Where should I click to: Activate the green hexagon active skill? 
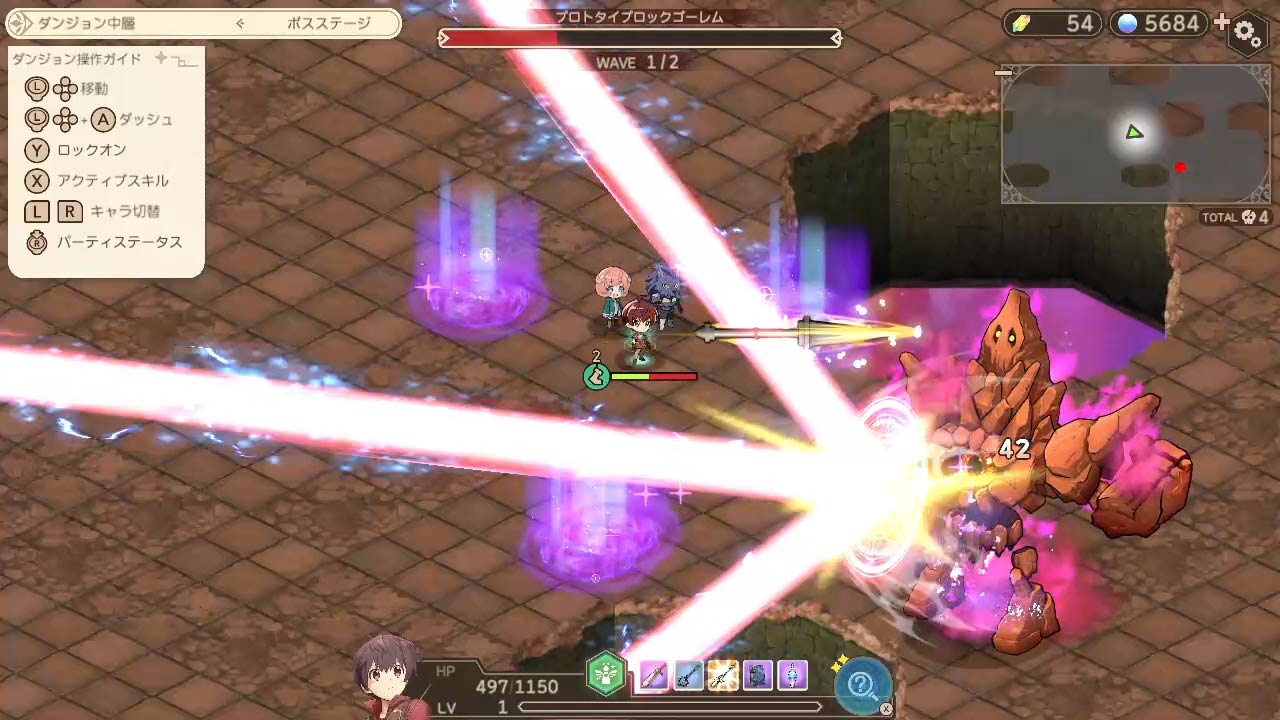[605, 675]
